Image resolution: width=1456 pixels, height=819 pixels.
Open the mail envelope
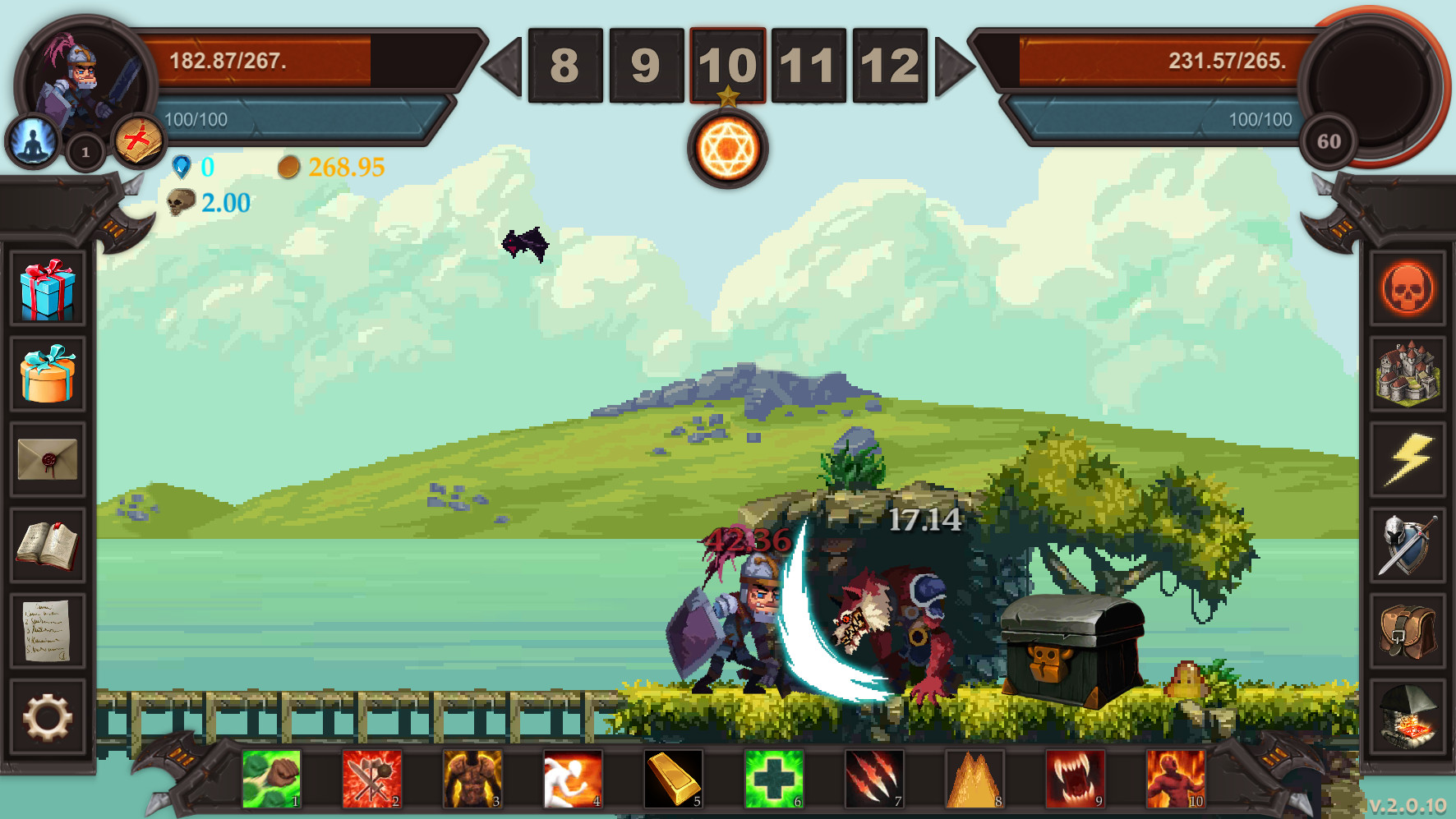[47, 458]
